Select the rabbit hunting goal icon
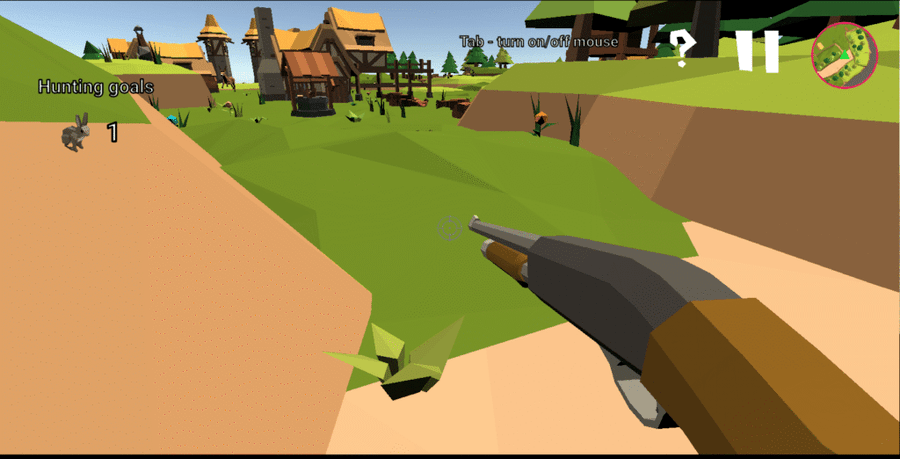This screenshot has height=459, width=900. click(76, 132)
